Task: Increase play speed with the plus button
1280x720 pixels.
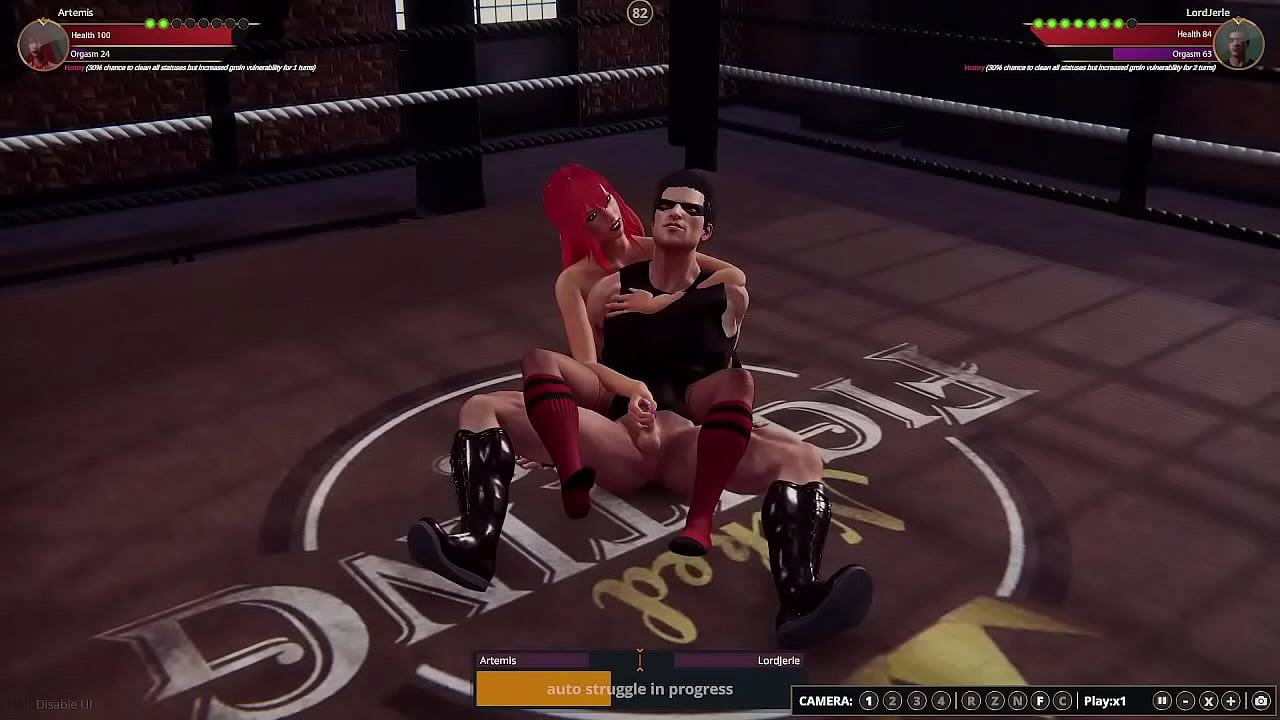Action: tap(1231, 701)
